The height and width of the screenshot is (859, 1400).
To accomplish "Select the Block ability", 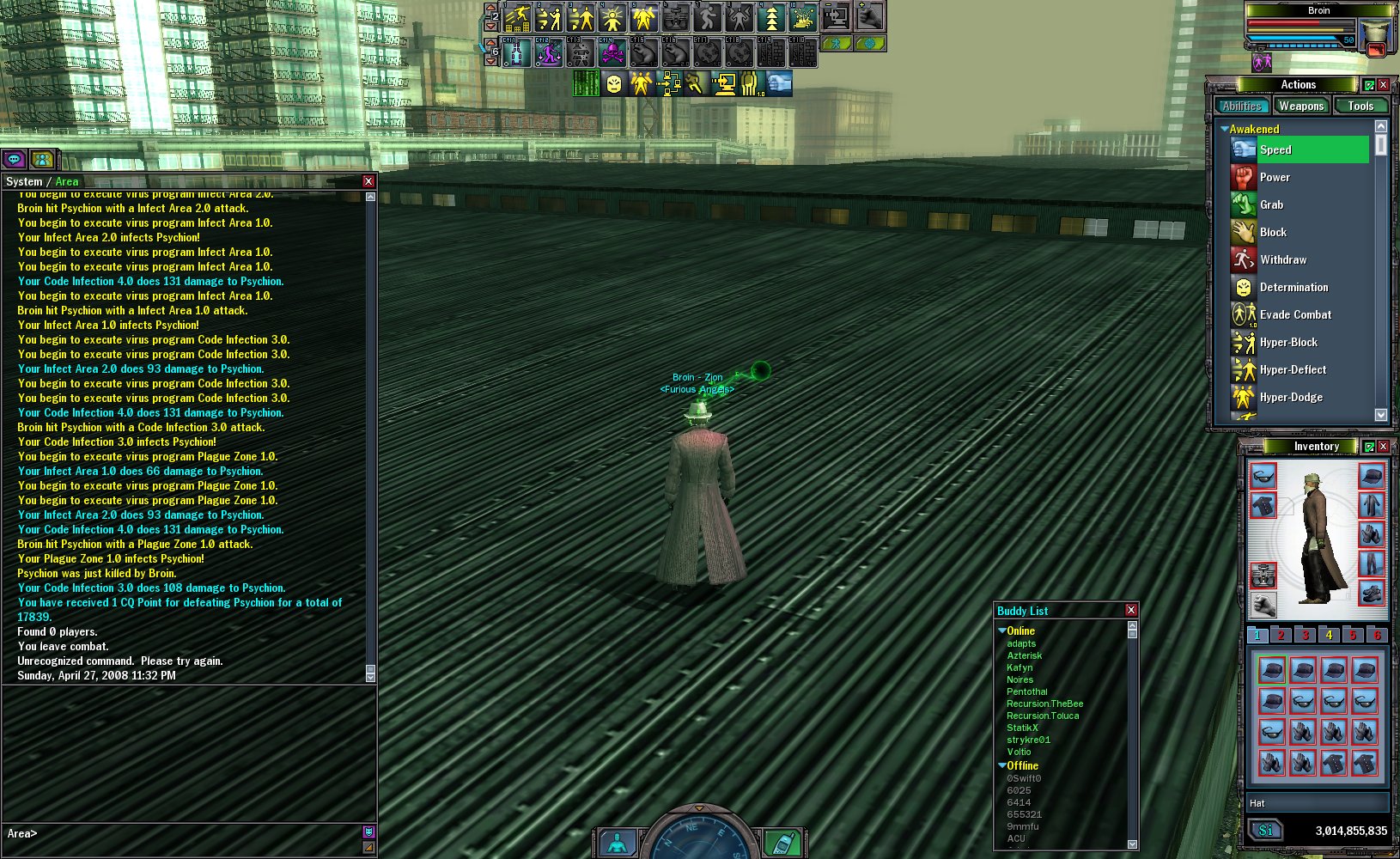I will (1273, 232).
